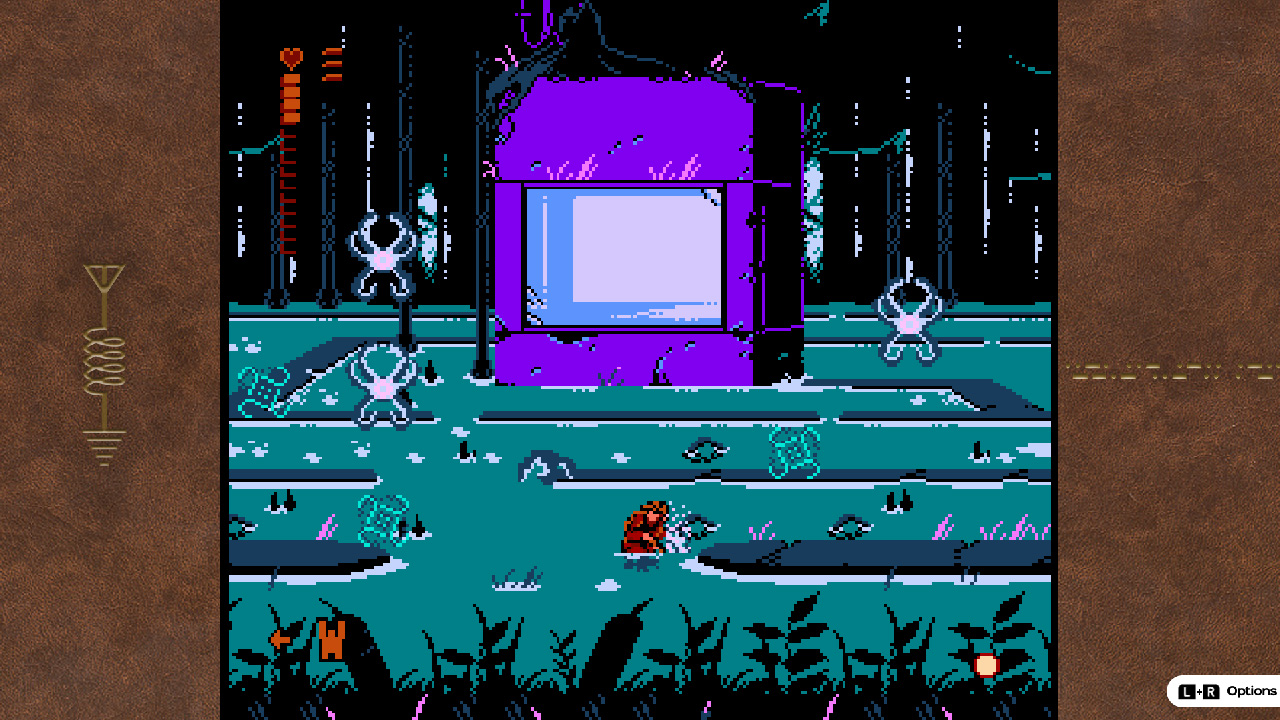The width and height of the screenshot is (1280, 720).
Task: Toggle the lowest dark-red bar of the health column
Action: pyautogui.click(x=288, y=250)
